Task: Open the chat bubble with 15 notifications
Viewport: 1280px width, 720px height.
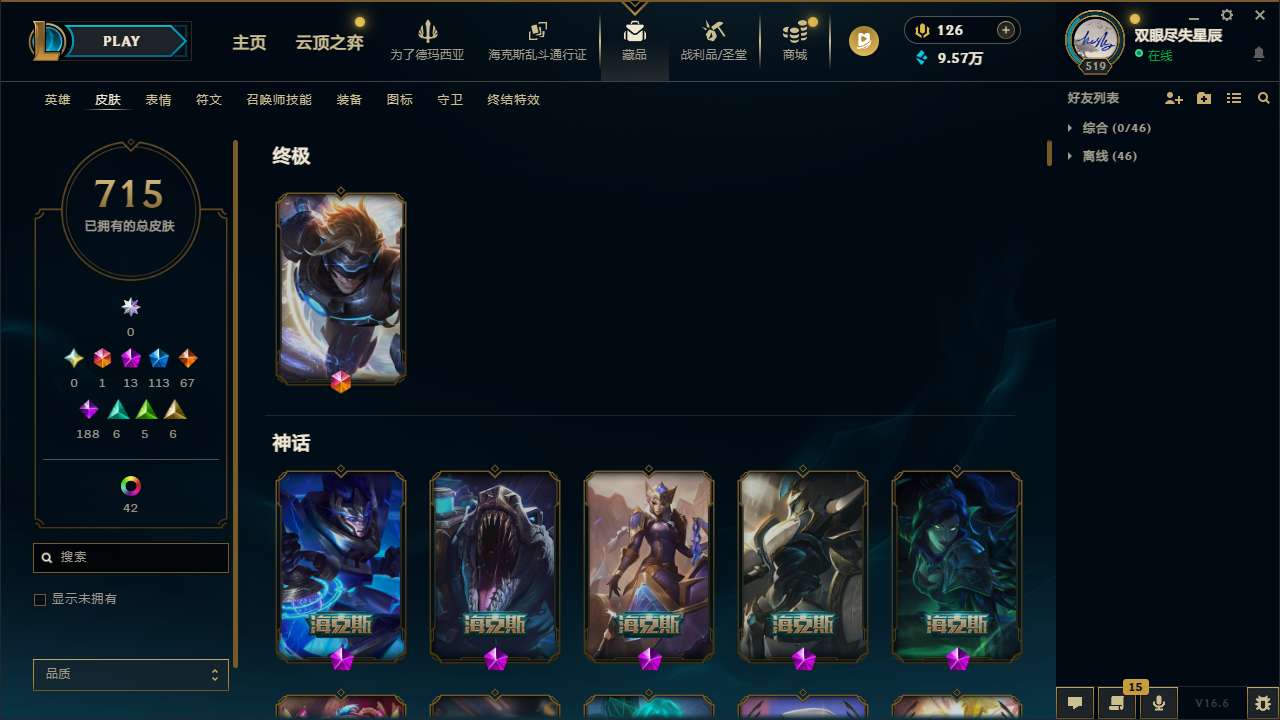Action: coord(1117,703)
